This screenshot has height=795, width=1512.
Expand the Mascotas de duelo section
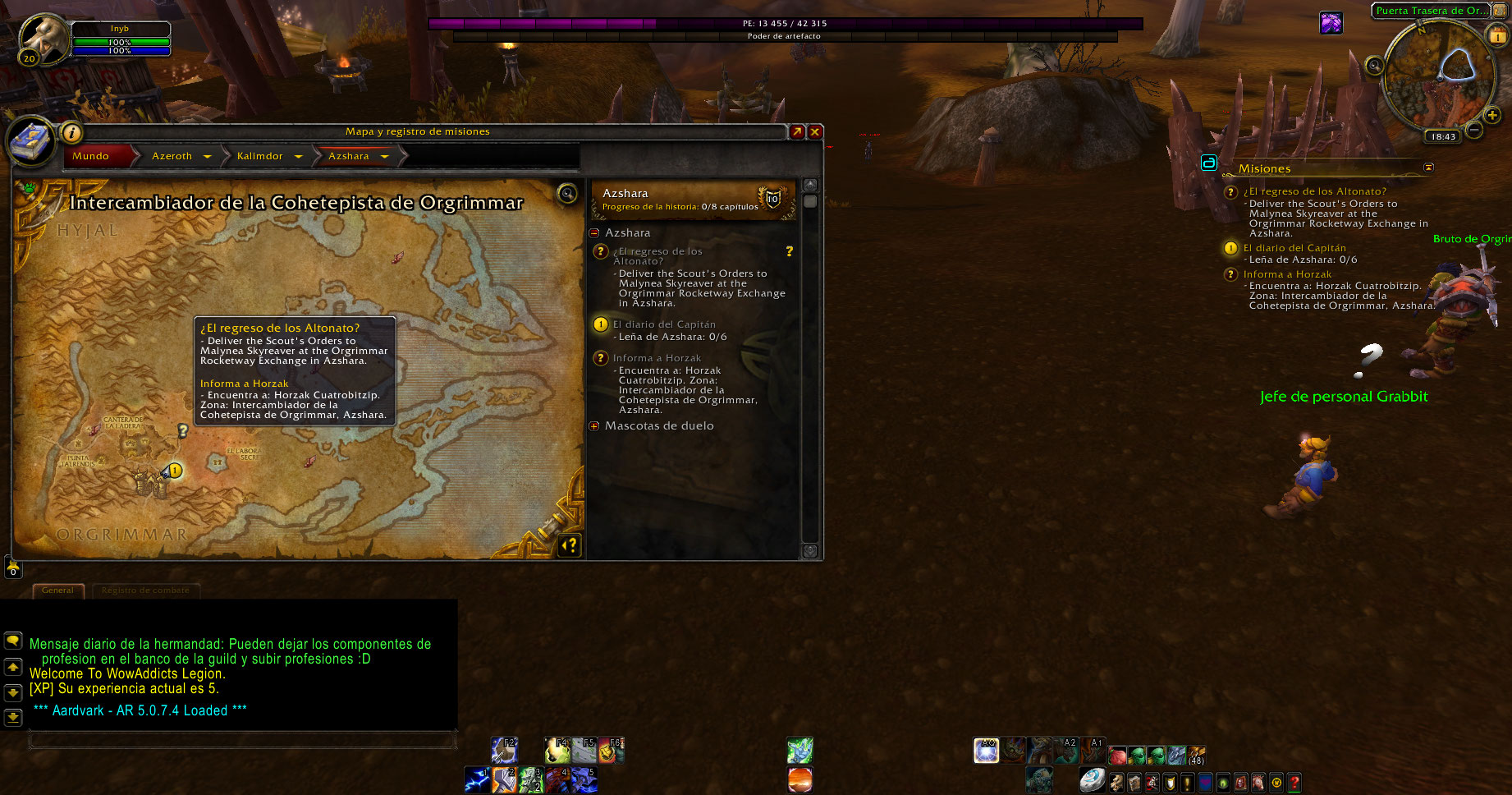pyautogui.click(x=595, y=426)
